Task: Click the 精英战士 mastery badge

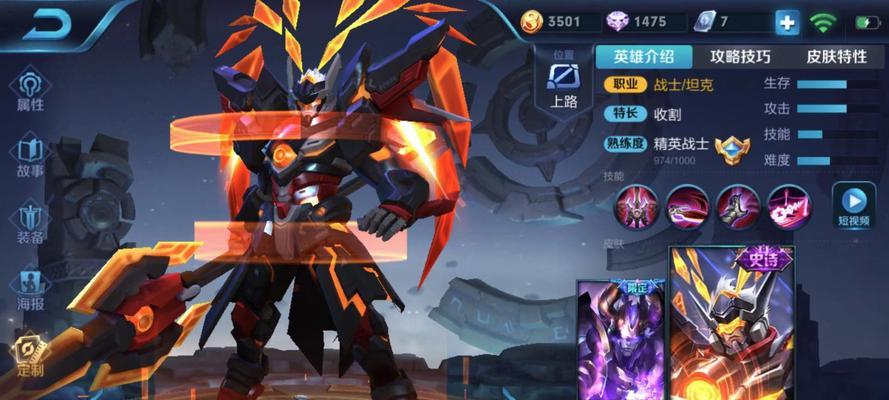Action: 733,149
